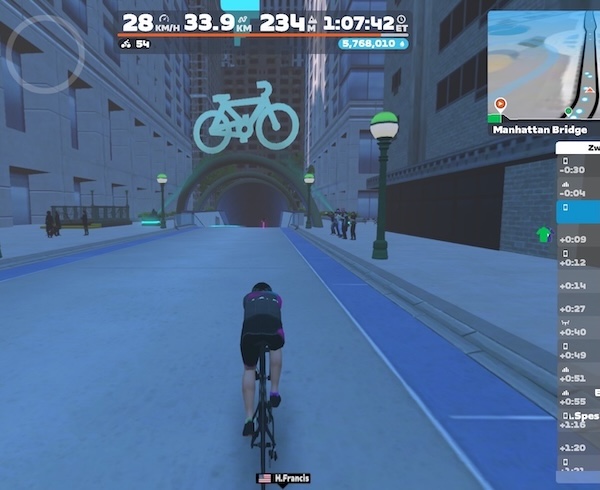This screenshot has width=600, height=490.
Task: Choose the nearby rider at +1:16
Action: point(578,420)
